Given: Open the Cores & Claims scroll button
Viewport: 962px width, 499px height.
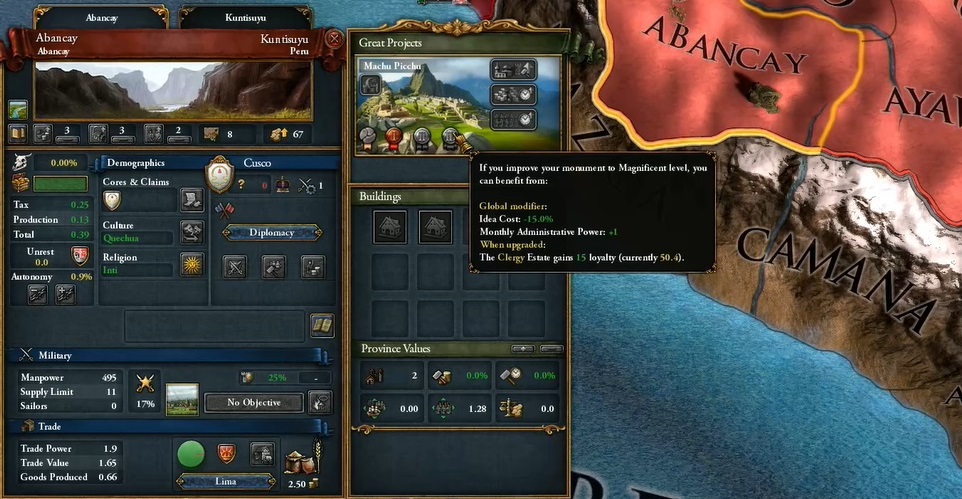Looking at the screenshot, I should click(x=191, y=200).
